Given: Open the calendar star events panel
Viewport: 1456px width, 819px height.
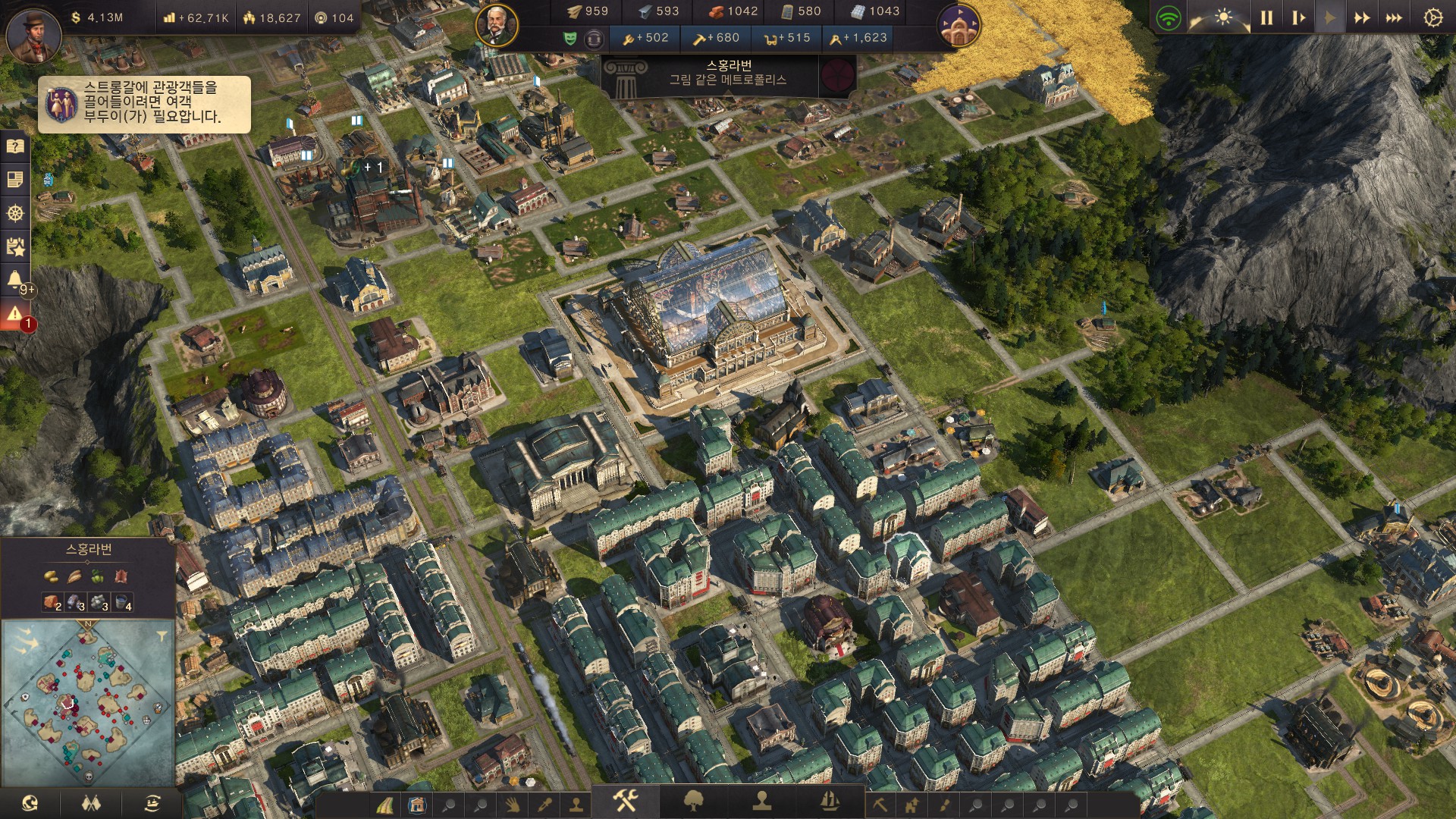Looking at the screenshot, I should point(15,246).
